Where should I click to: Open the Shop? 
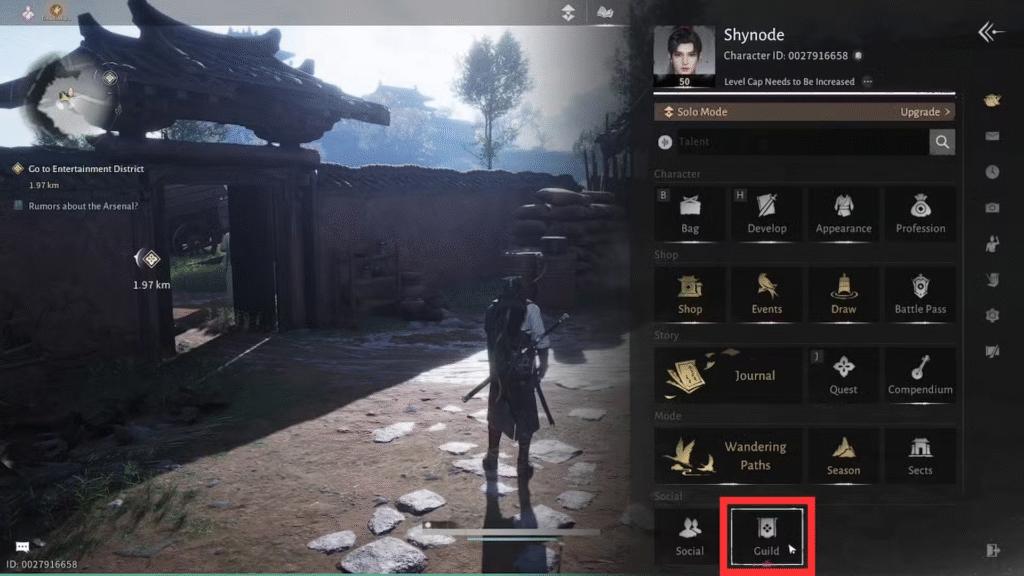coord(690,294)
